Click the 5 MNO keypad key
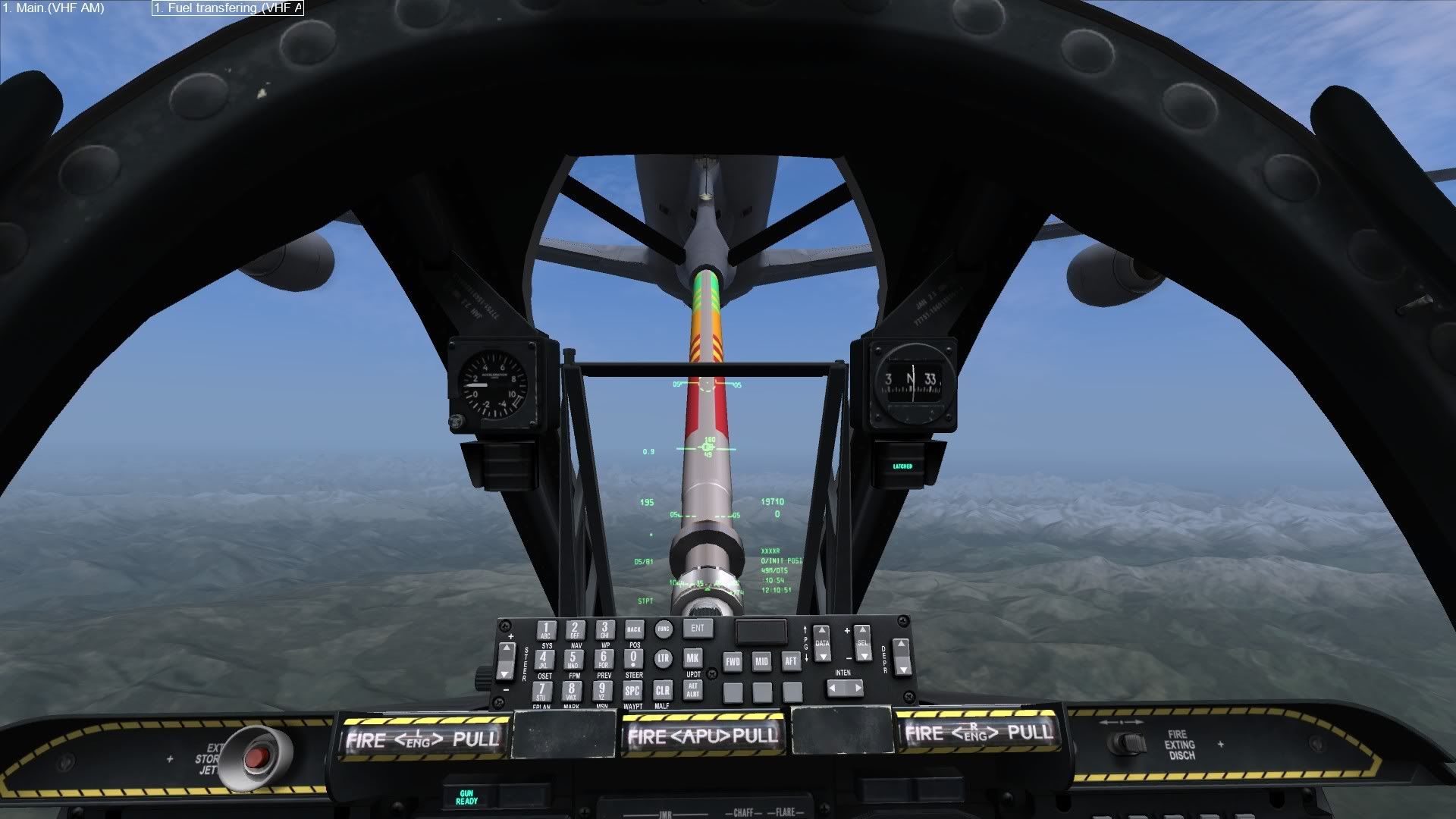This screenshot has width=1456, height=819. pos(573,659)
